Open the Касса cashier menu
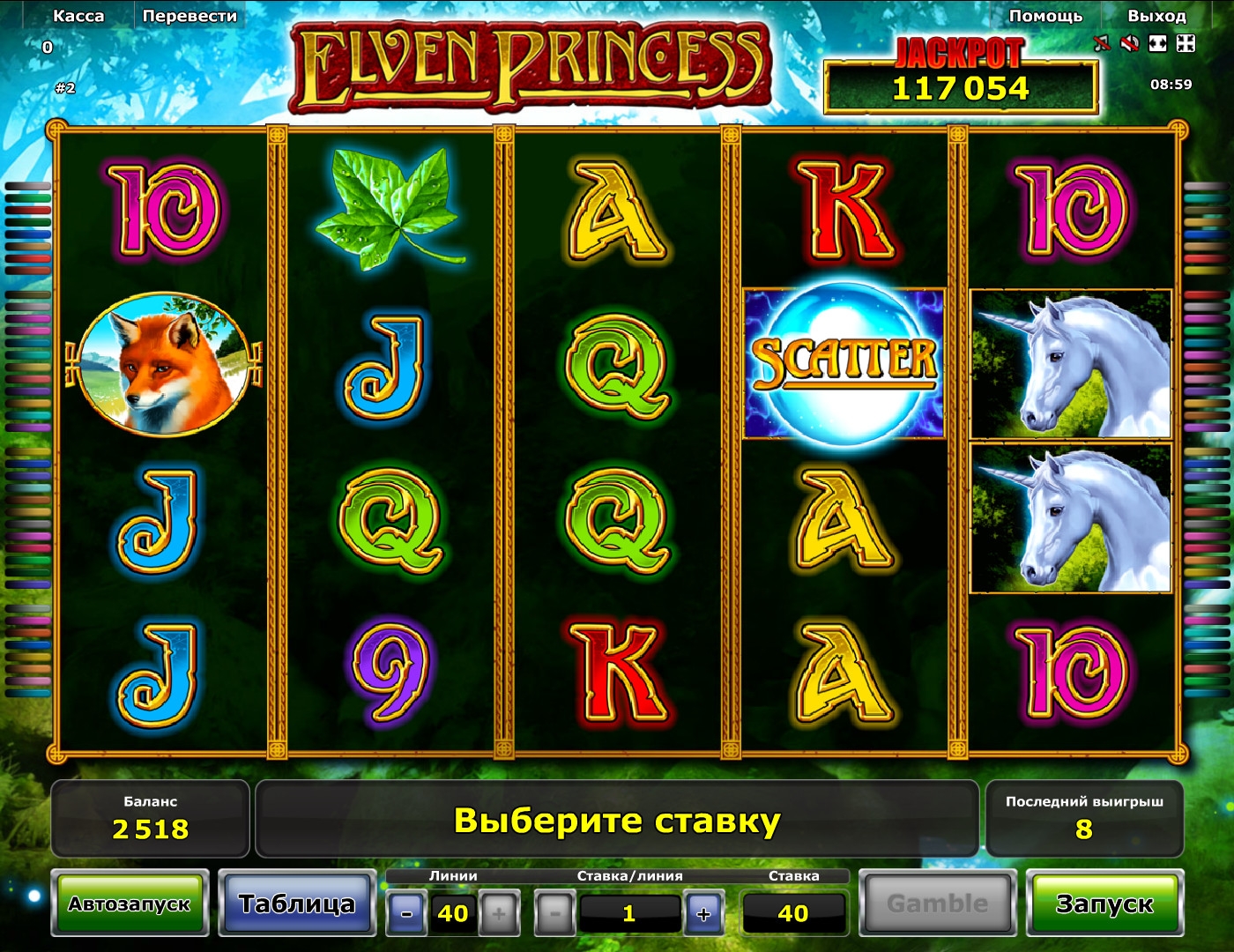This screenshot has height=952, width=1234. (78, 16)
